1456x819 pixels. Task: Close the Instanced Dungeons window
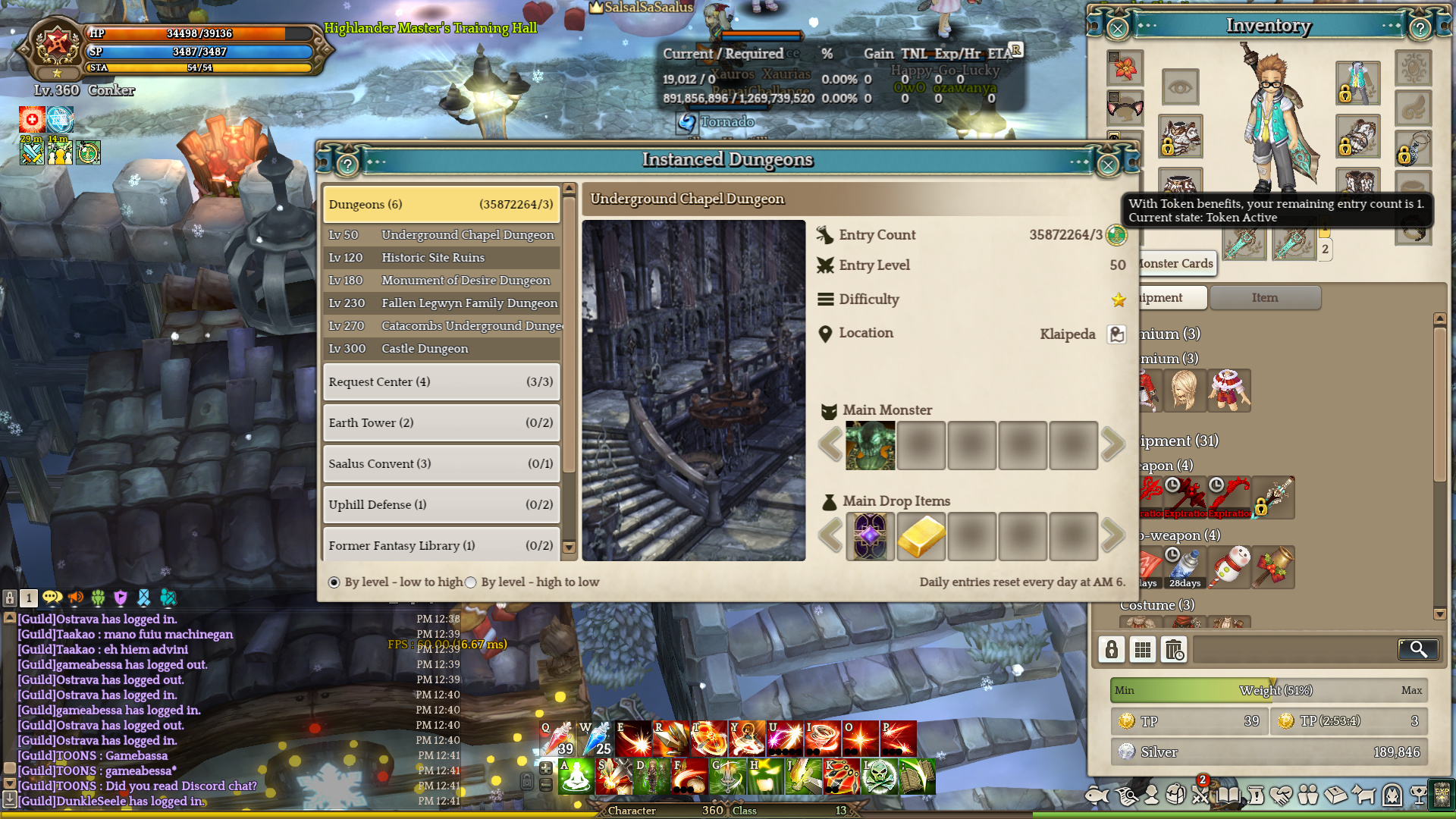[x=1108, y=165]
